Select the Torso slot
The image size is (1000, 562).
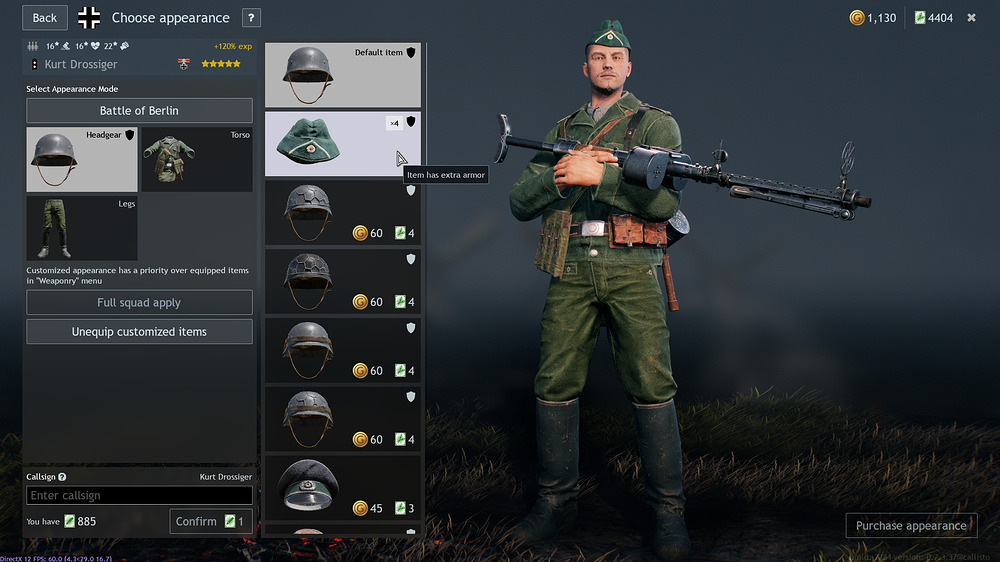[x=196, y=159]
